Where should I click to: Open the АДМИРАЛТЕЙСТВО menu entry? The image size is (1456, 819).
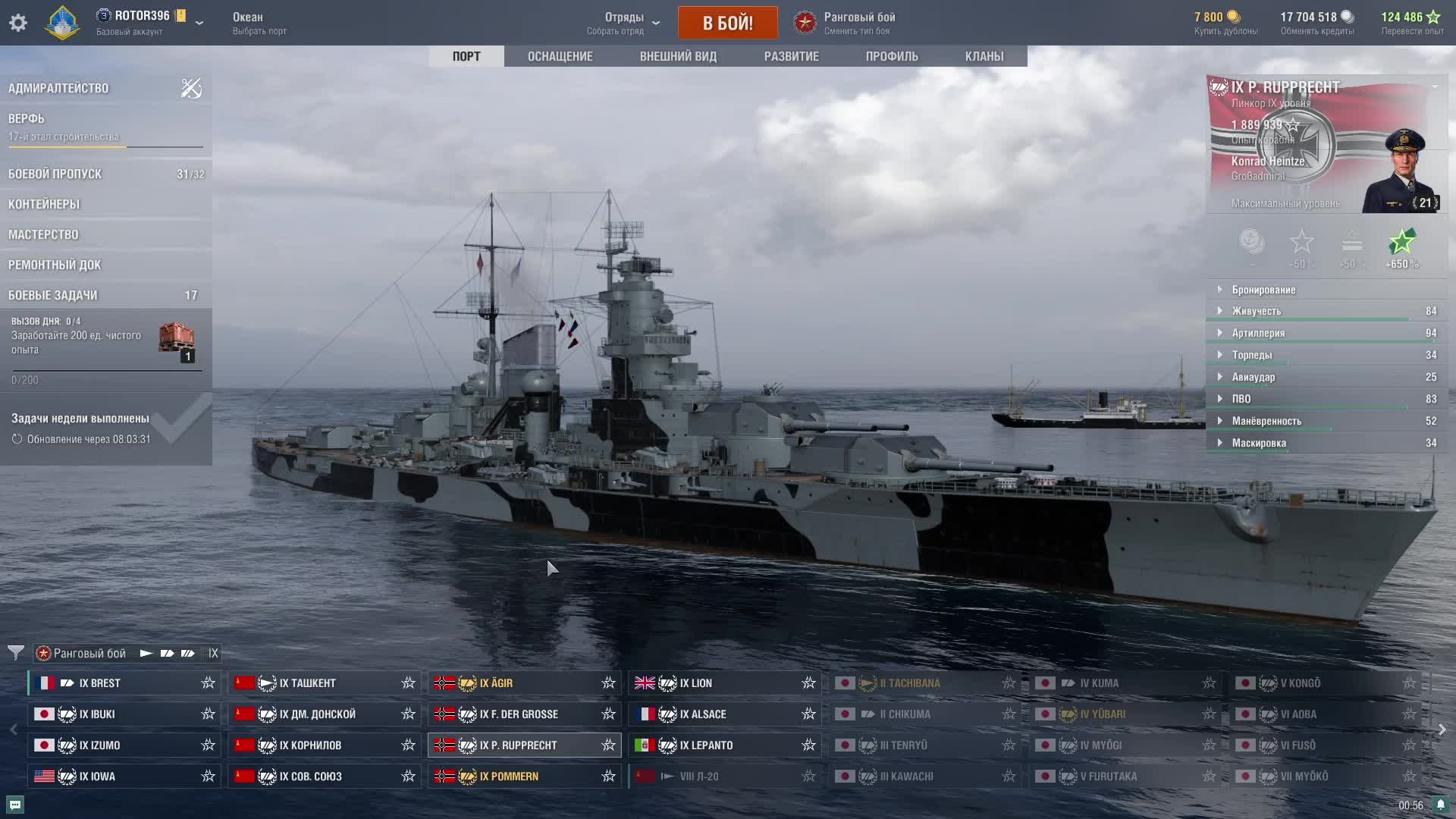(58, 88)
